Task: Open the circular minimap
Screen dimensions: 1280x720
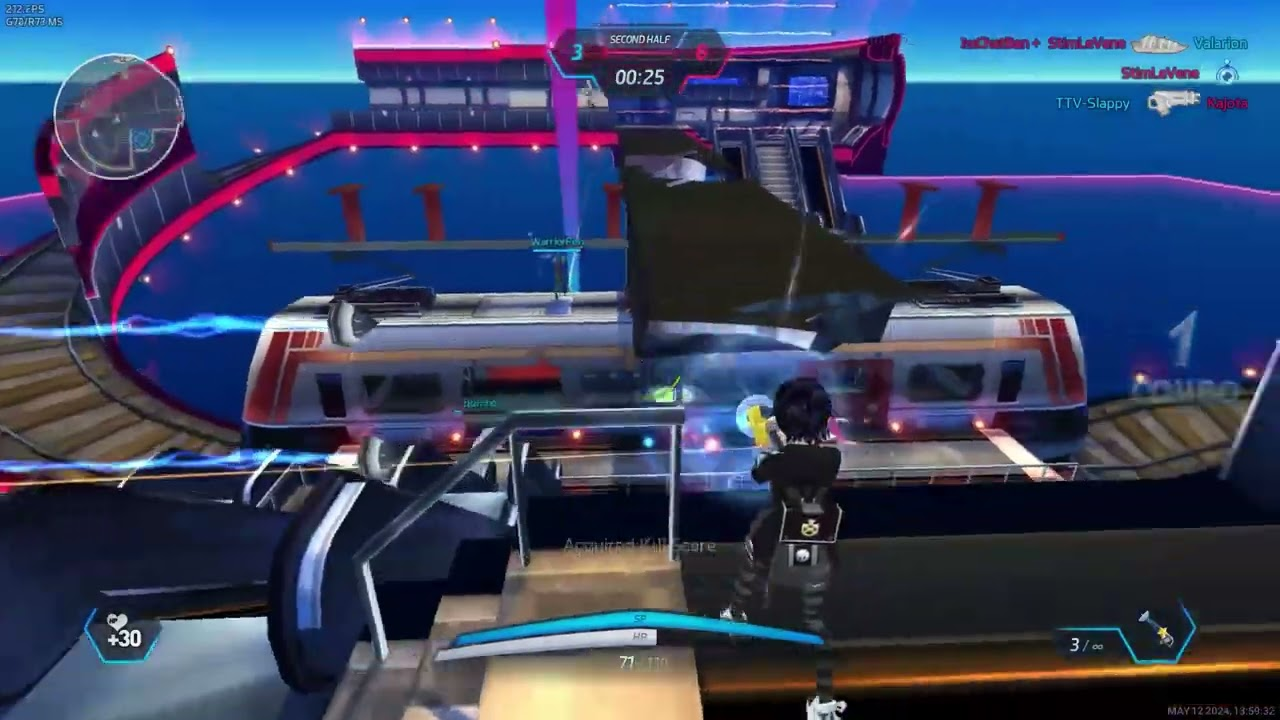Action: (x=118, y=117)
